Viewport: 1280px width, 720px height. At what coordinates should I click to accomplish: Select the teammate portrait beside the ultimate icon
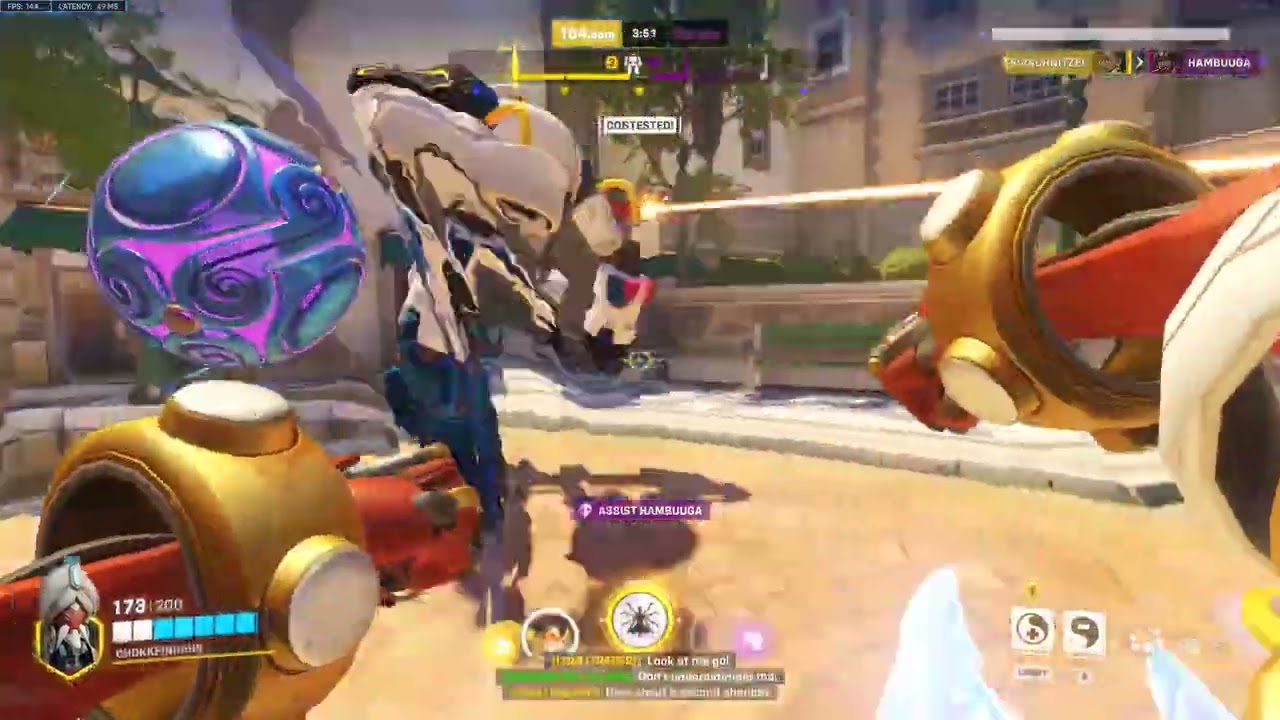[551, 632]
